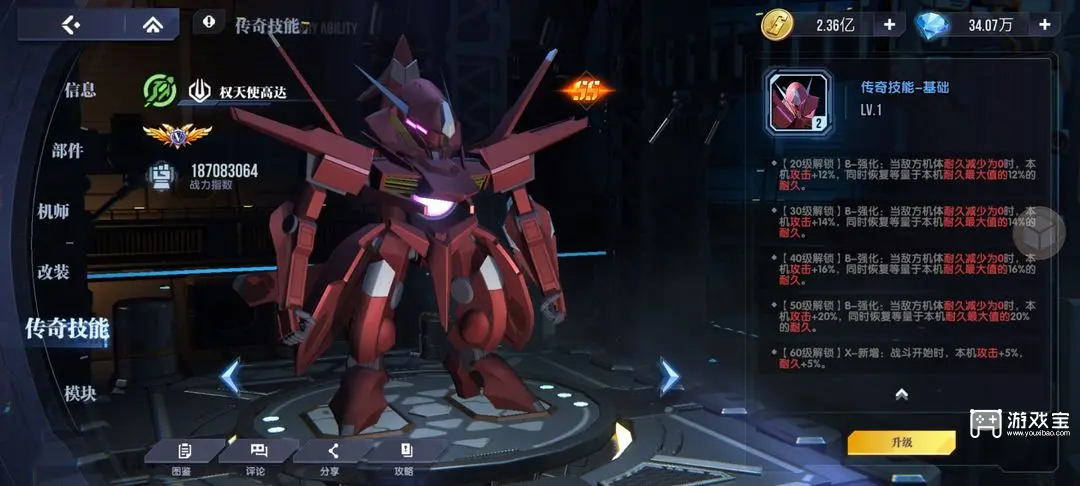
Task: Select the 传奇技能 tab
Action: pyautogui.click(x=66, y=328)
